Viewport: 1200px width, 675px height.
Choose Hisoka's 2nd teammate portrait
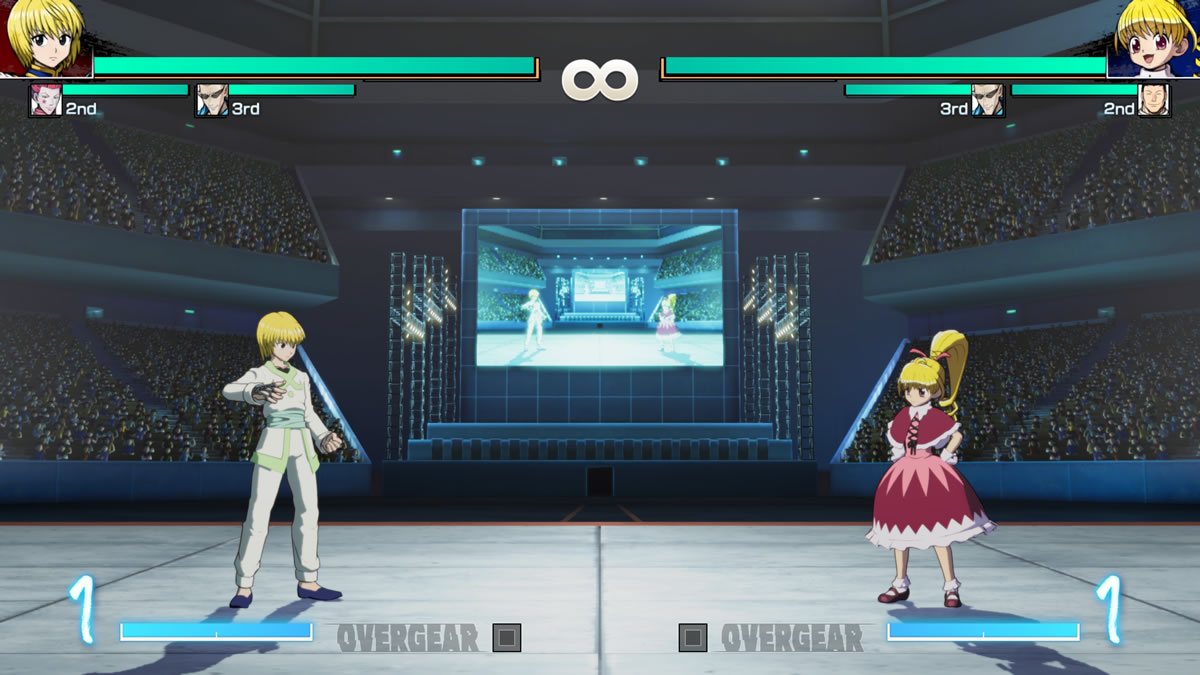(46, 101)
